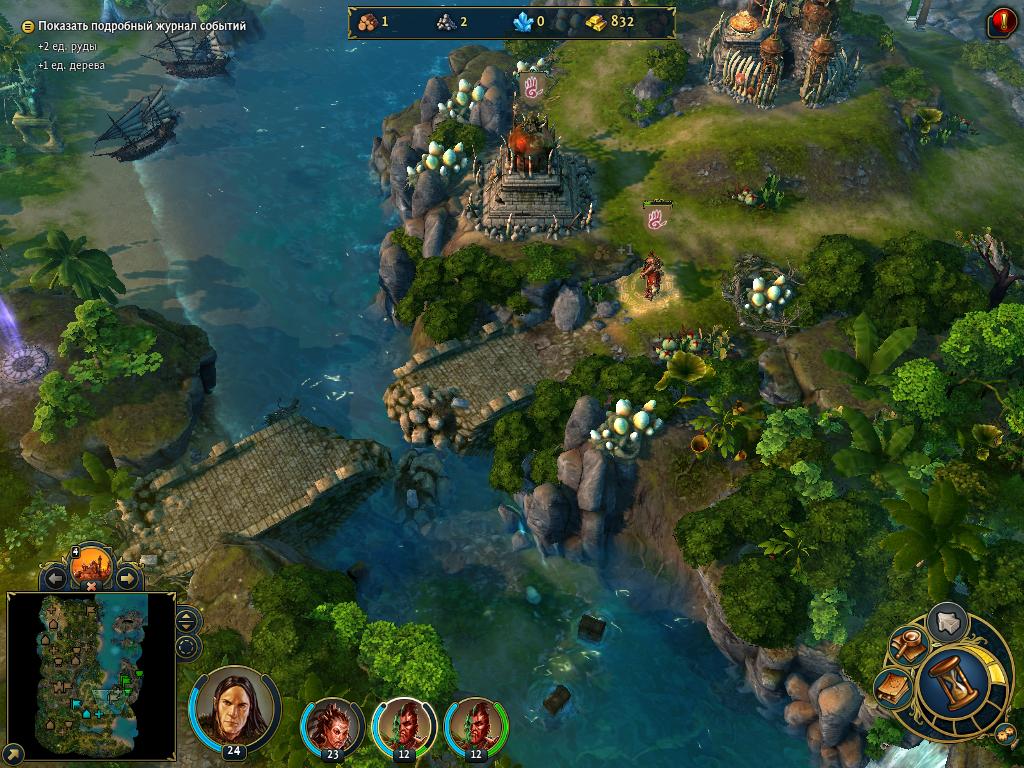Select the spiky-haired hero portrait level 23
1024x768 pixels.
(x=332, y=726)
